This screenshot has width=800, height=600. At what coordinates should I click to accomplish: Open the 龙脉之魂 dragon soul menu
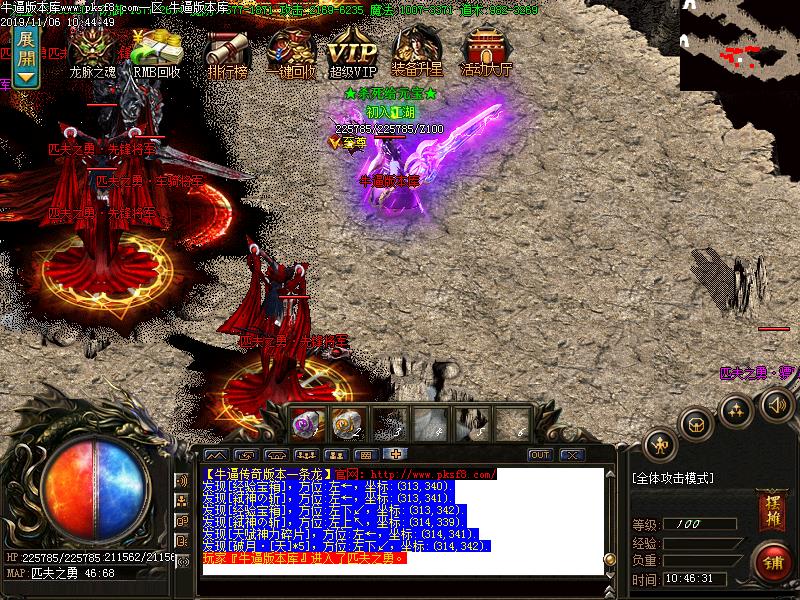[93, 50]
